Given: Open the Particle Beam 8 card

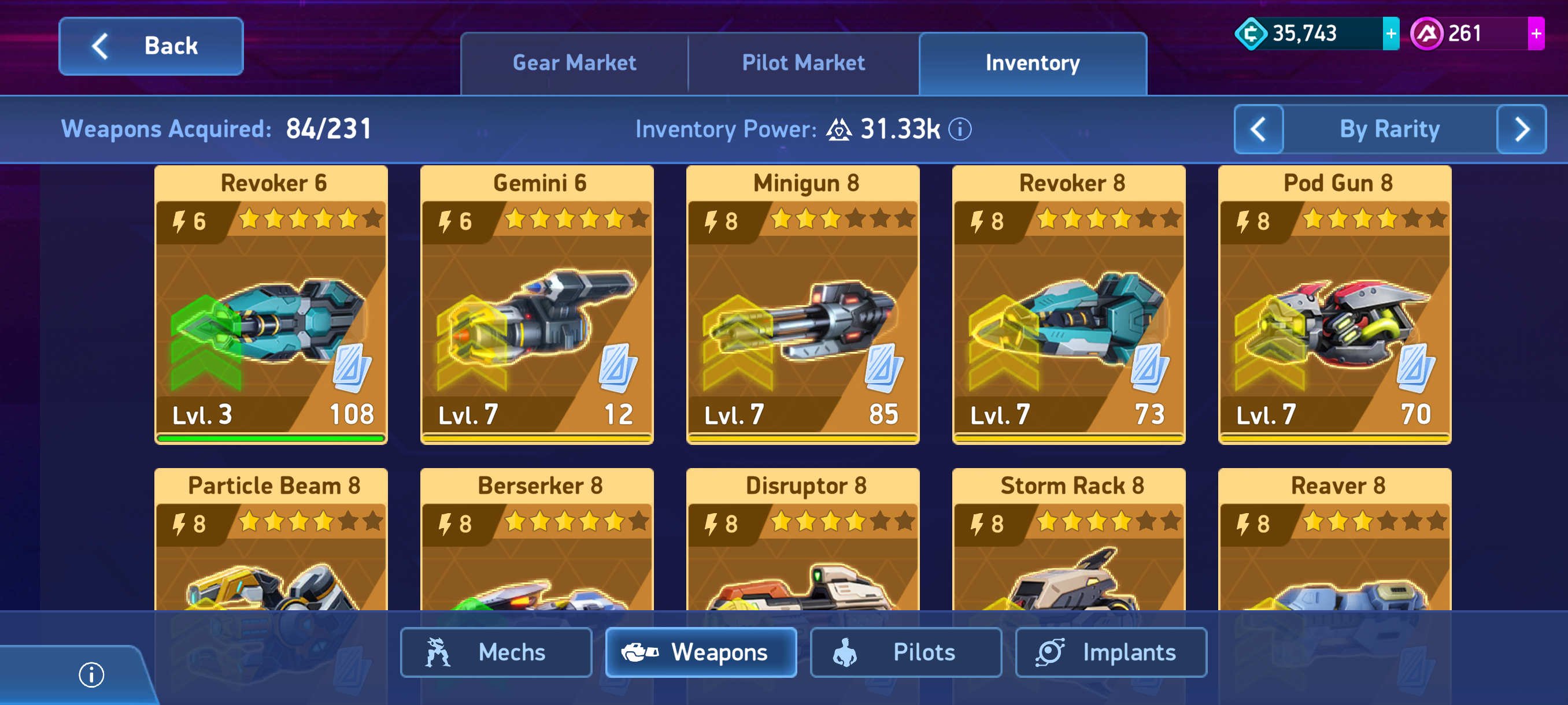Looking at the screenshot, I should (x=271, y=541).
